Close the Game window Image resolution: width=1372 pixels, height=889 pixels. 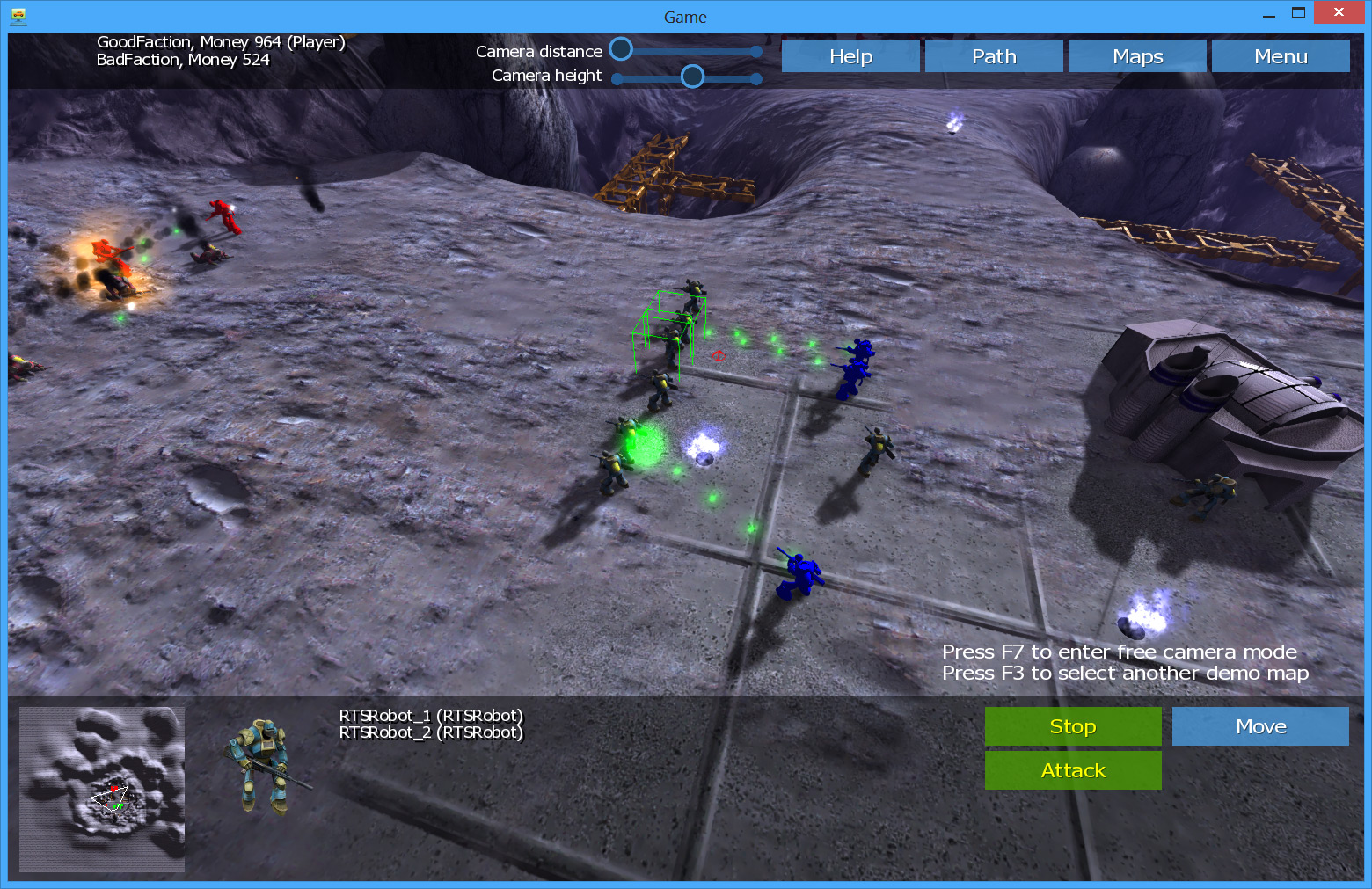1339,12
